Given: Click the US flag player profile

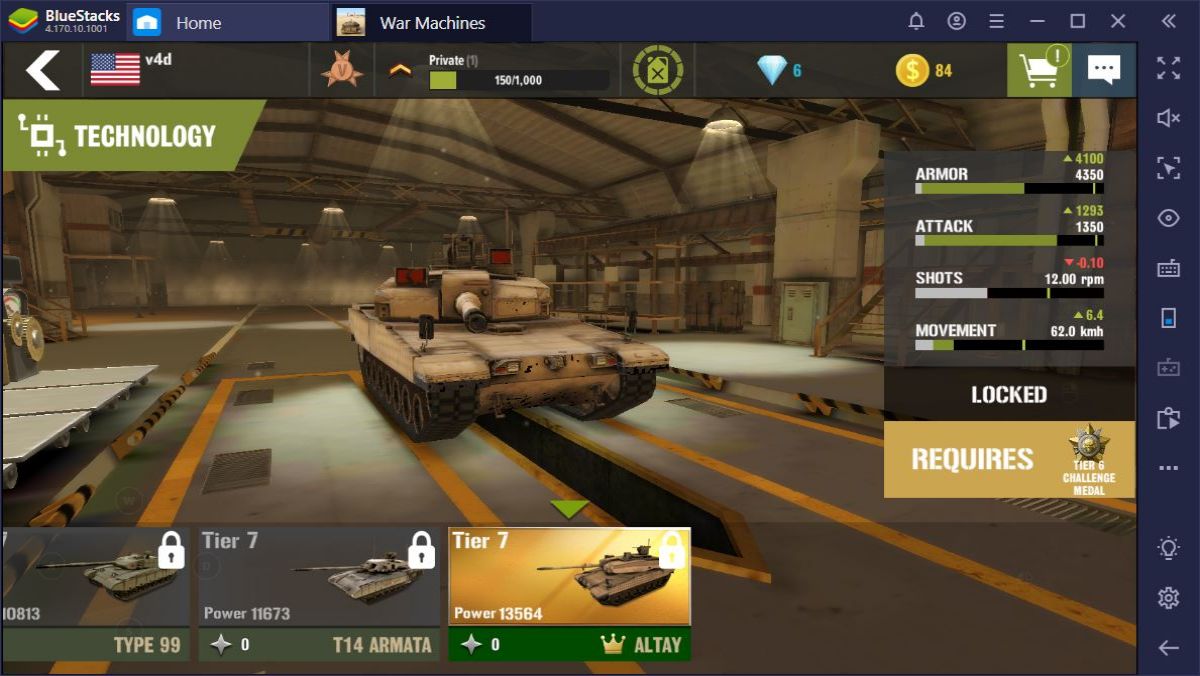Looking at the screenshot, I should point(116,70).
